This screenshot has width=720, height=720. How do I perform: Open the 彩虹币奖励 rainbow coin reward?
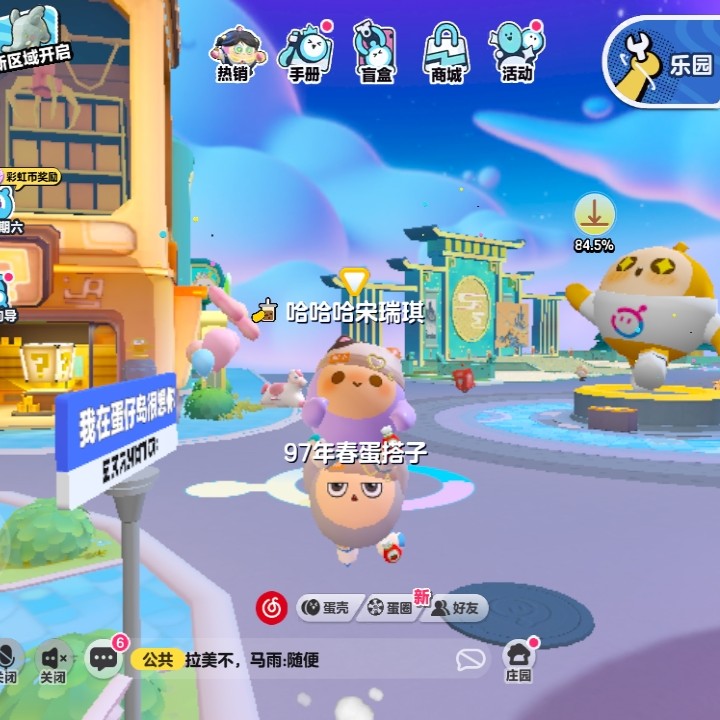32,177
